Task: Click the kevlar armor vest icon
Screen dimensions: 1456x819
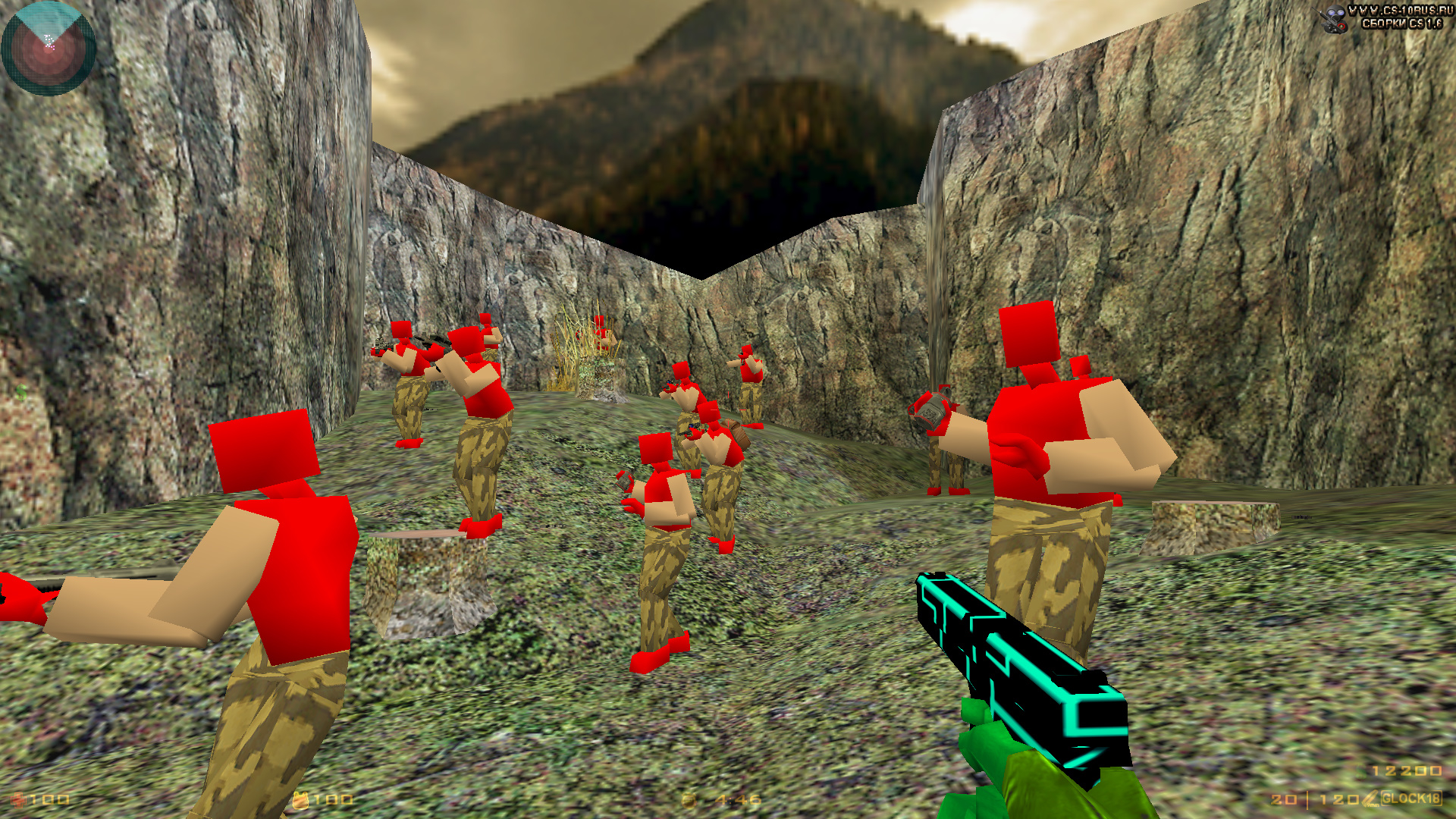Action: (300, 799)
